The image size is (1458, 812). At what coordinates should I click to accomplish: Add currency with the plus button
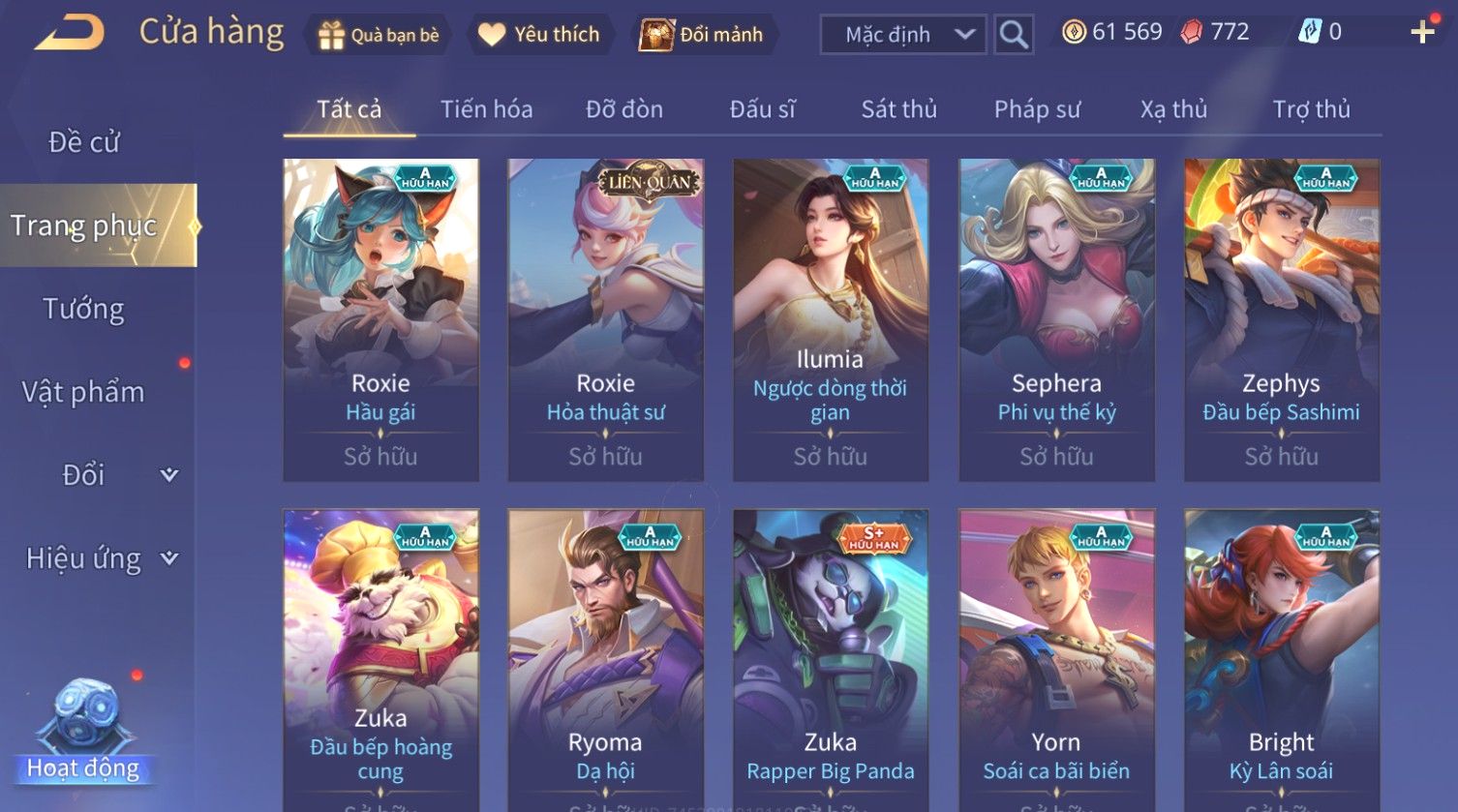[x=1422, y=32]
